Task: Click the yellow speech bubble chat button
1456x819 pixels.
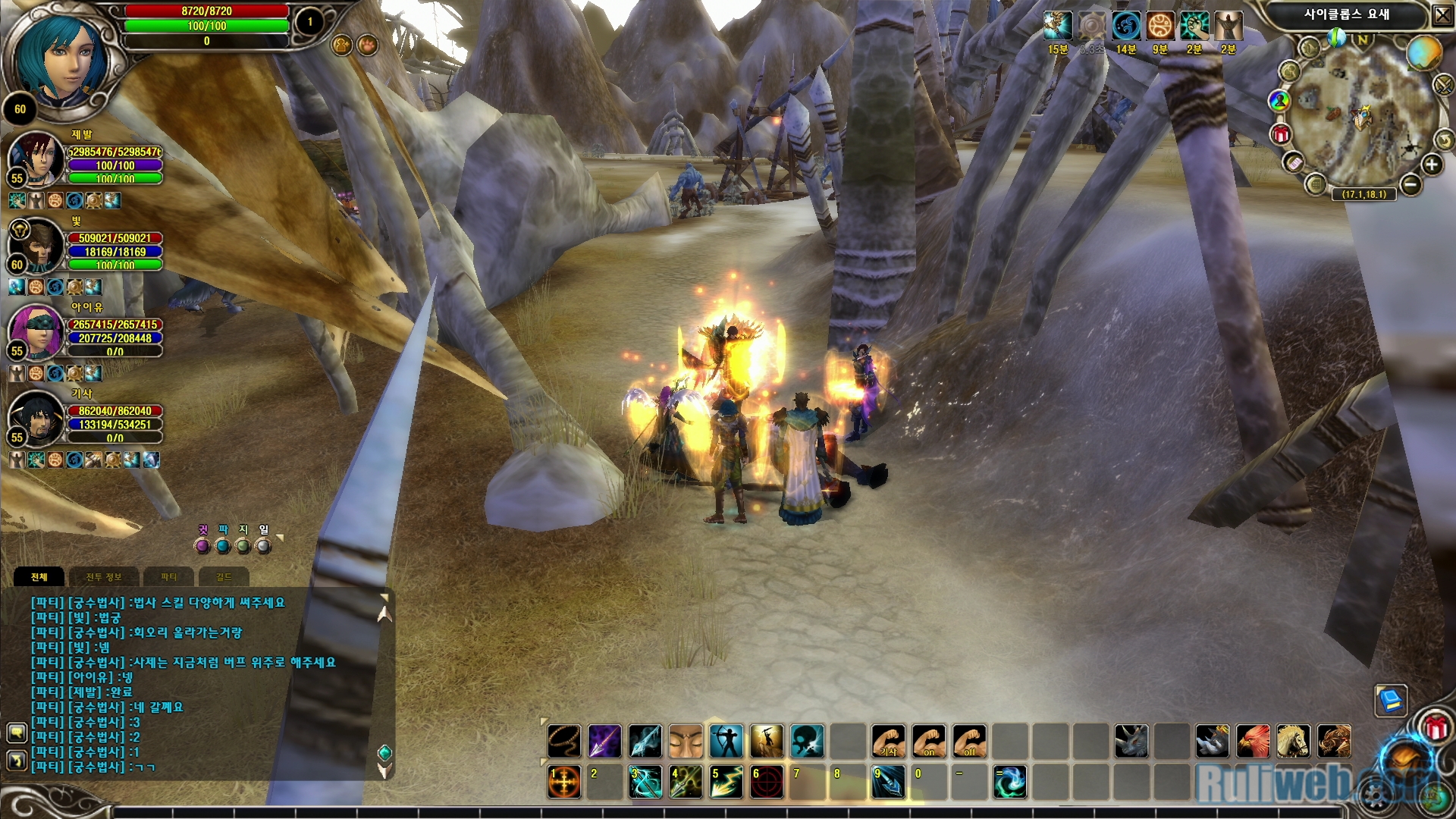Action: [x=17, y=733]
